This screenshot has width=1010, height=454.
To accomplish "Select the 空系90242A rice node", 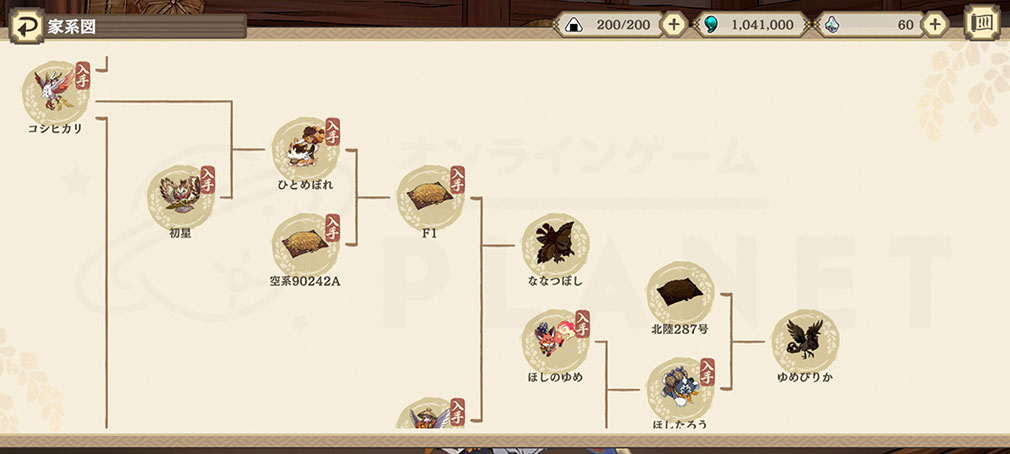I will (305, 244).
